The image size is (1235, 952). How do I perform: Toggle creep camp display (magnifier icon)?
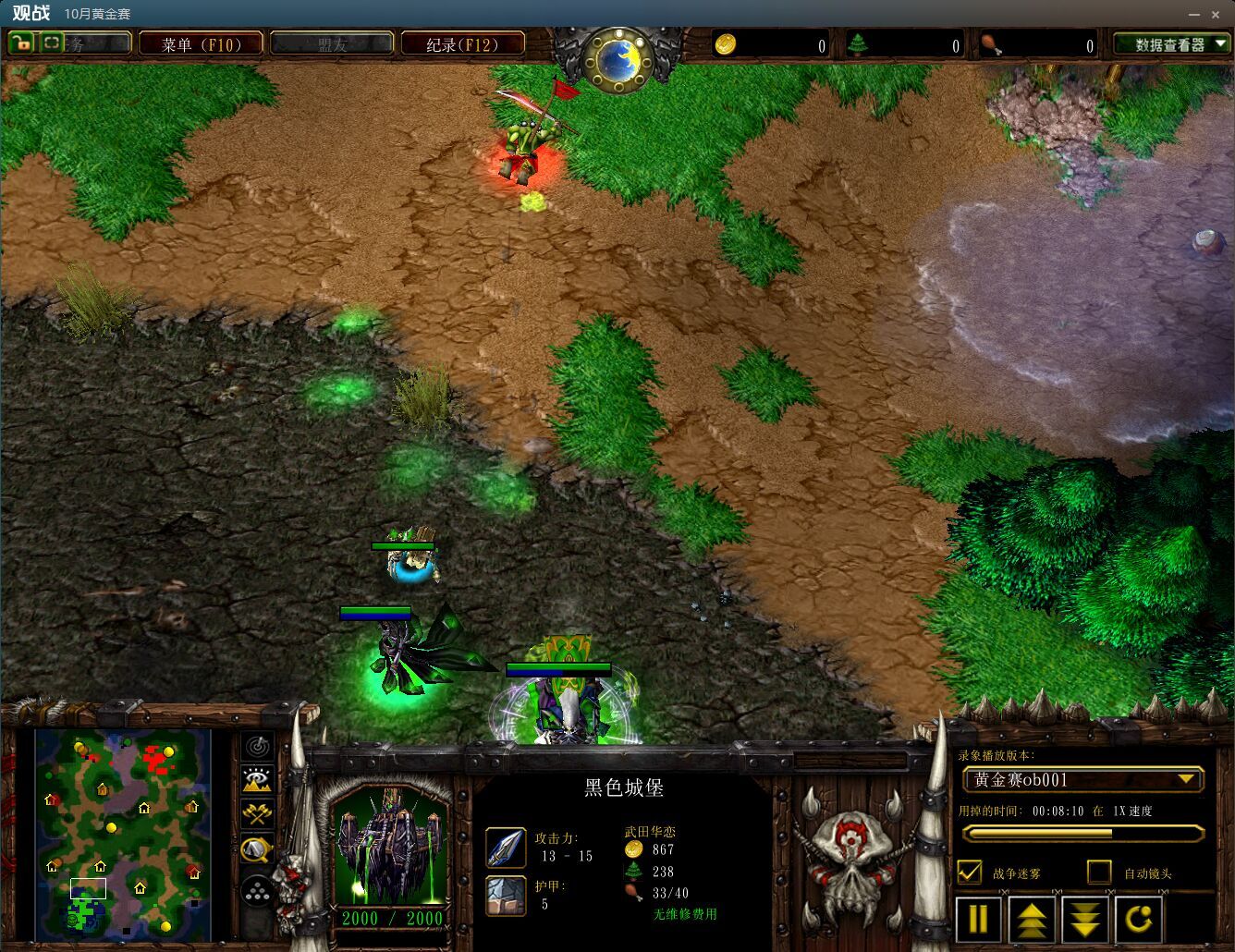click(x=257, y=848)
